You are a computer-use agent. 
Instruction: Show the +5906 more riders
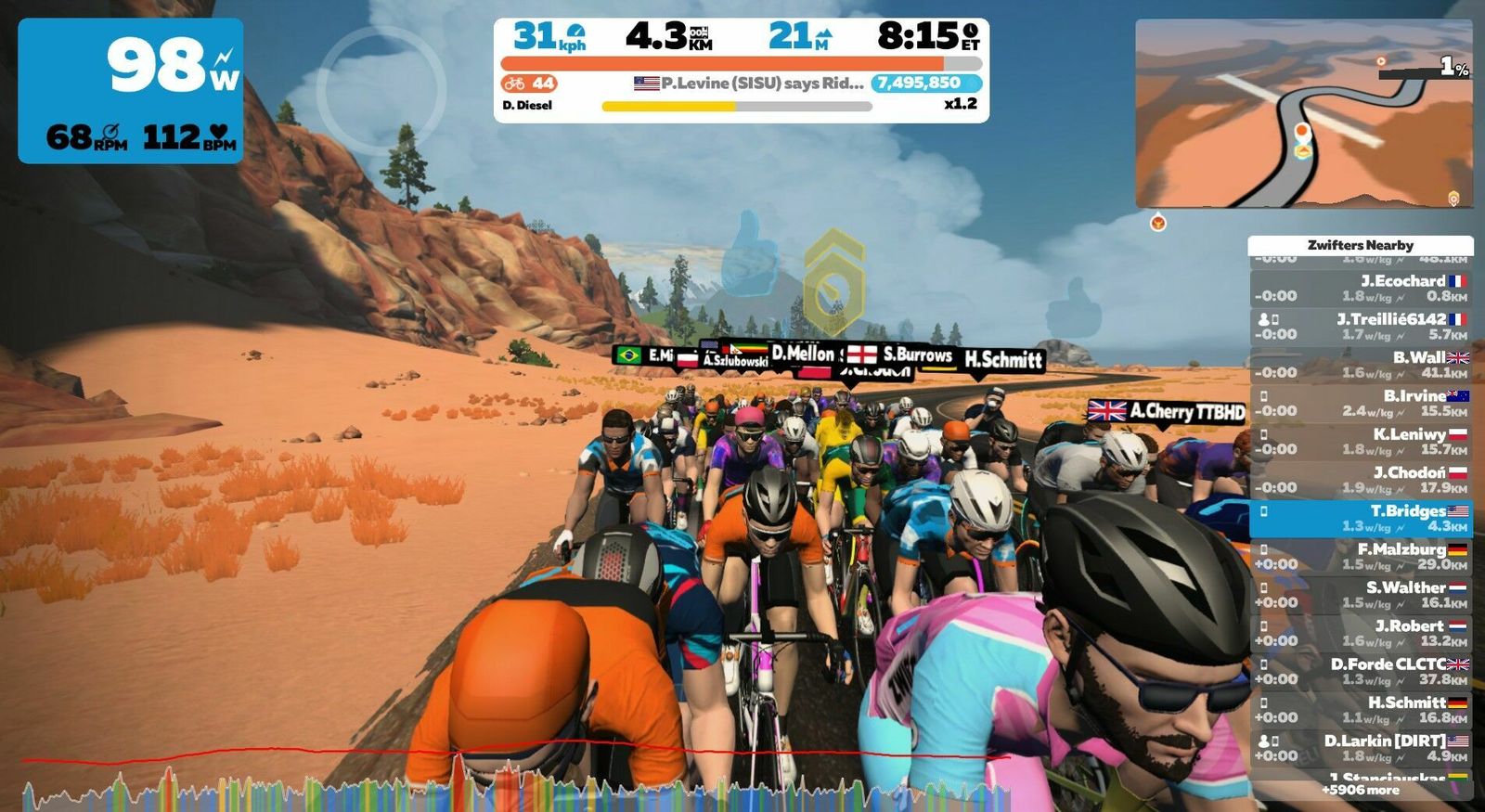pyautogui.click(x=1361, y=790)
